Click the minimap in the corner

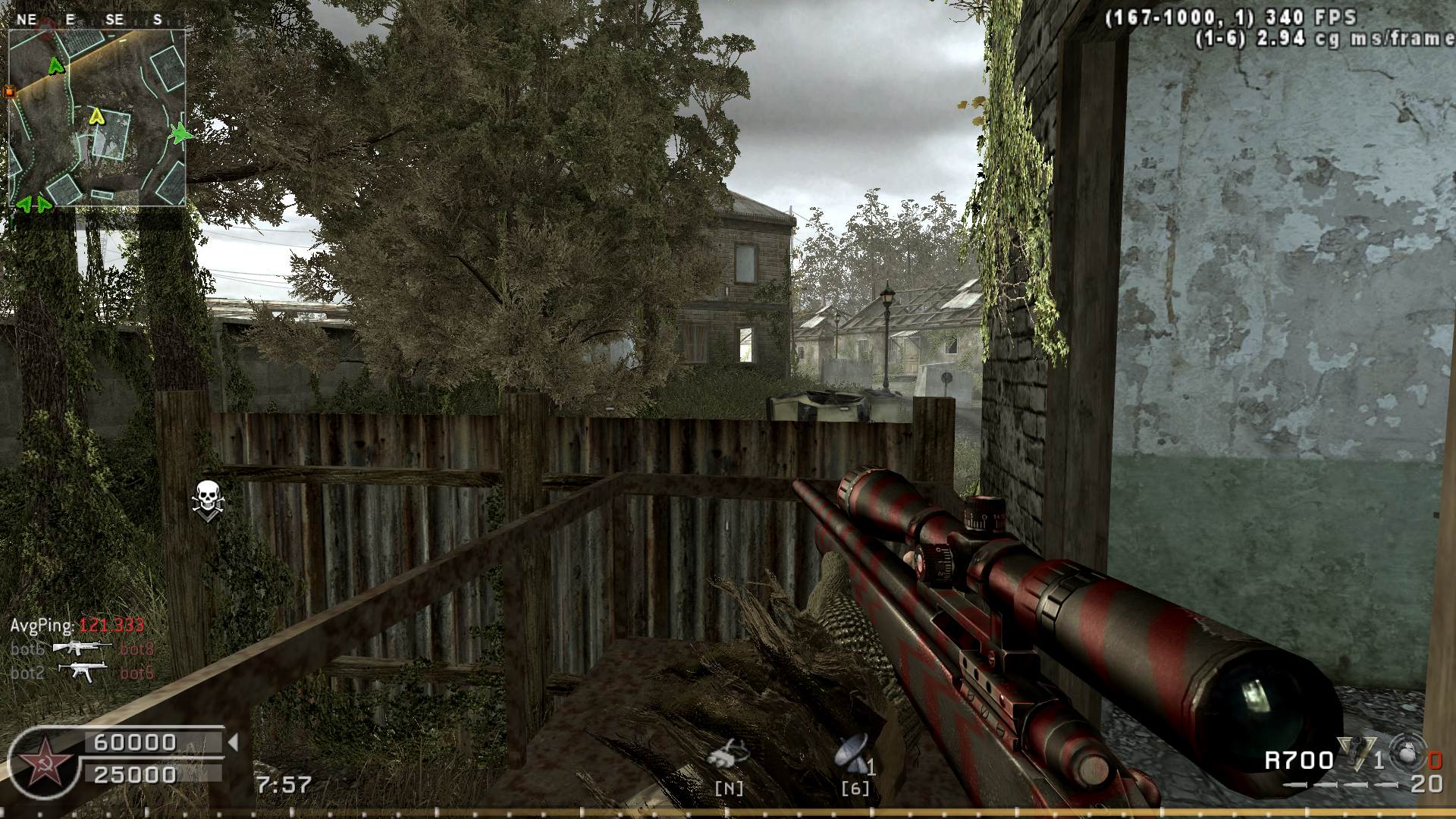tap(97, 118)
